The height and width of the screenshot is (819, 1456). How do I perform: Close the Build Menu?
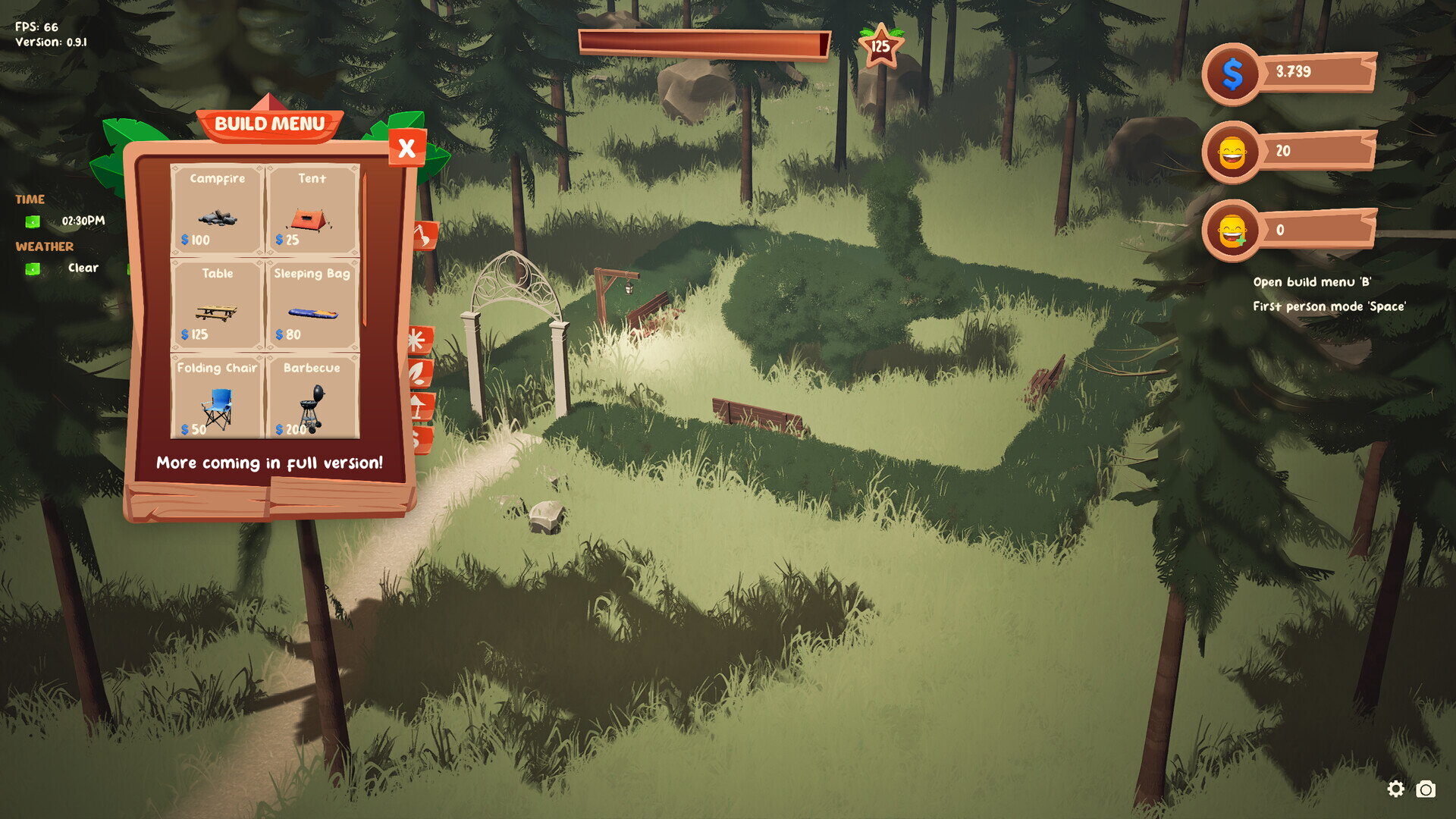pyautogui.click(x=406, y=148)
